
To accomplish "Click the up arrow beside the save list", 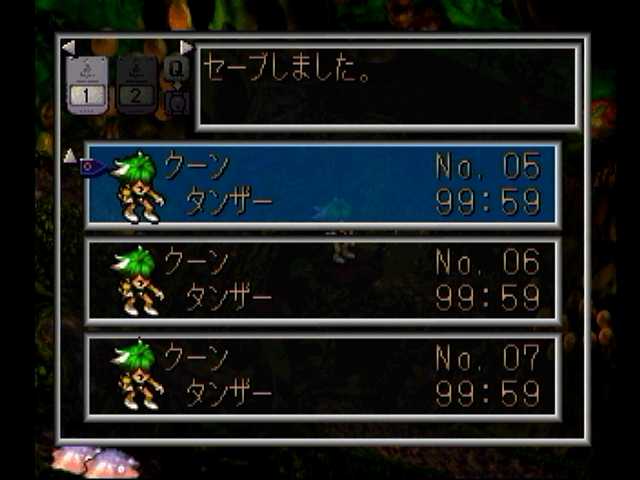I will pyautogui.click(x=69, y=155).
